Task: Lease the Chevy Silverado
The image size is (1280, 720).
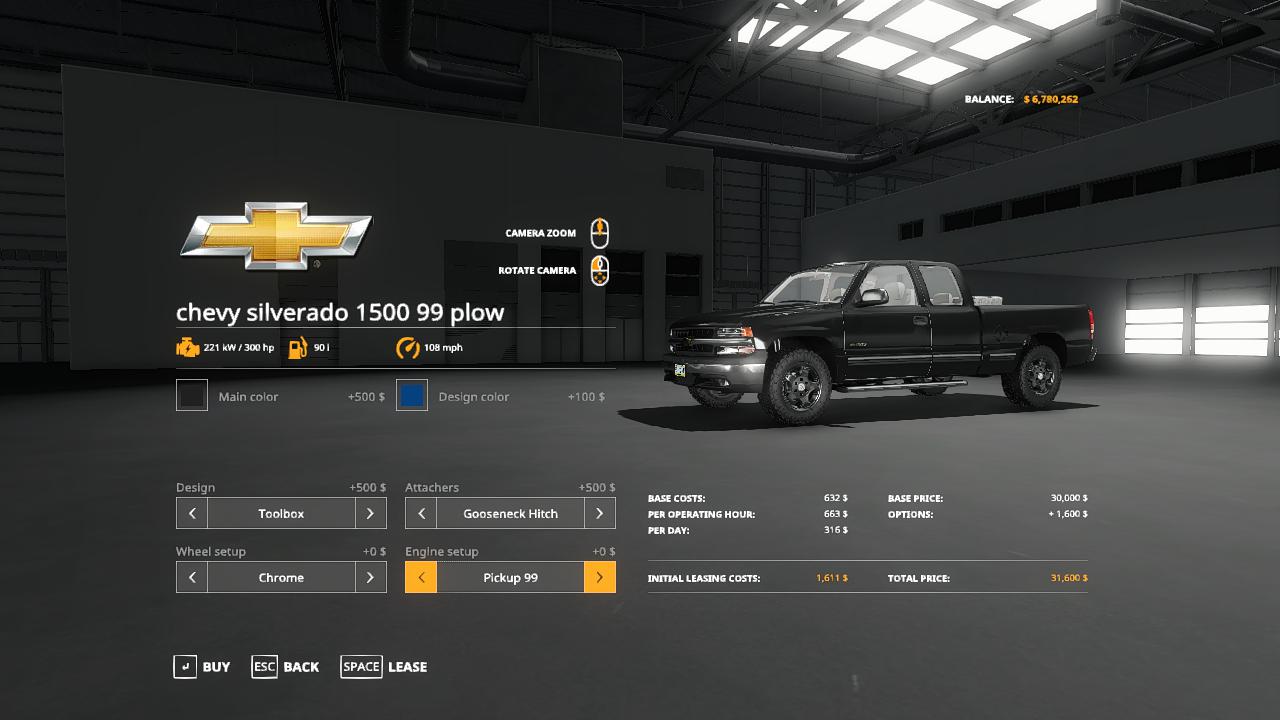Action: click(x=384, y=667)
